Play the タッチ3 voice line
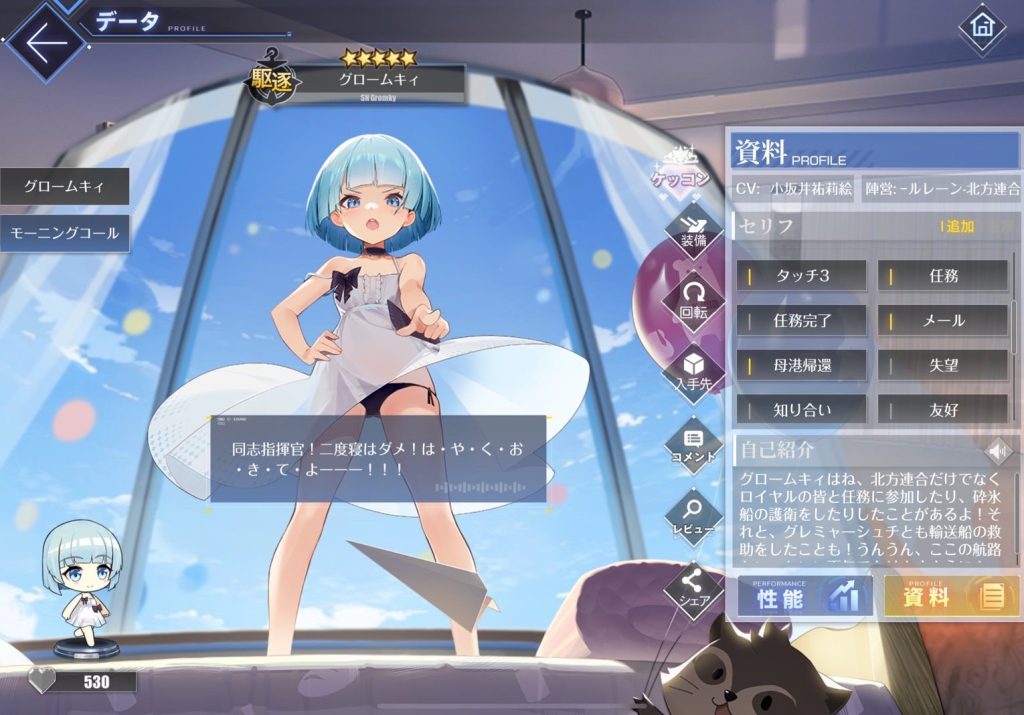The width and height of the screenshot is (1024, 715). coord(802,276)
